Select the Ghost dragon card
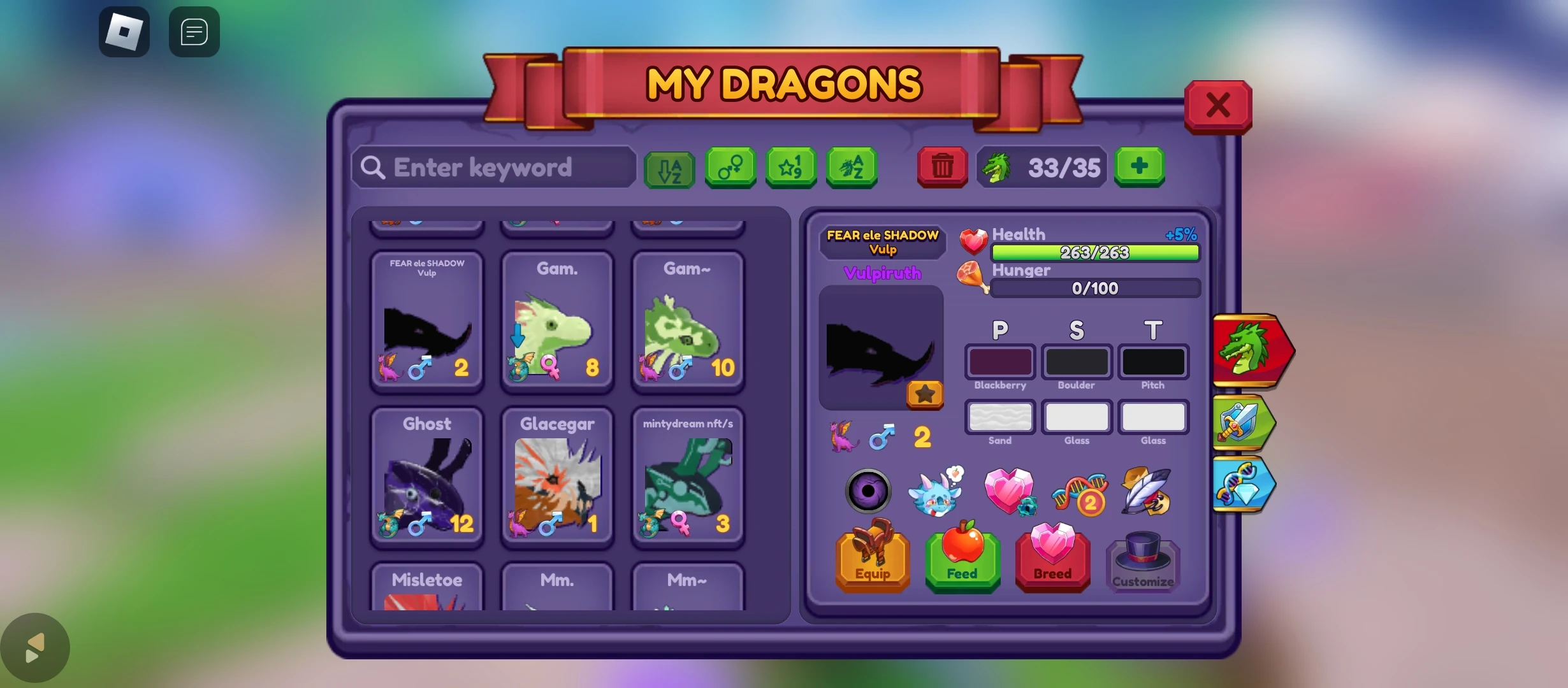 426,478
